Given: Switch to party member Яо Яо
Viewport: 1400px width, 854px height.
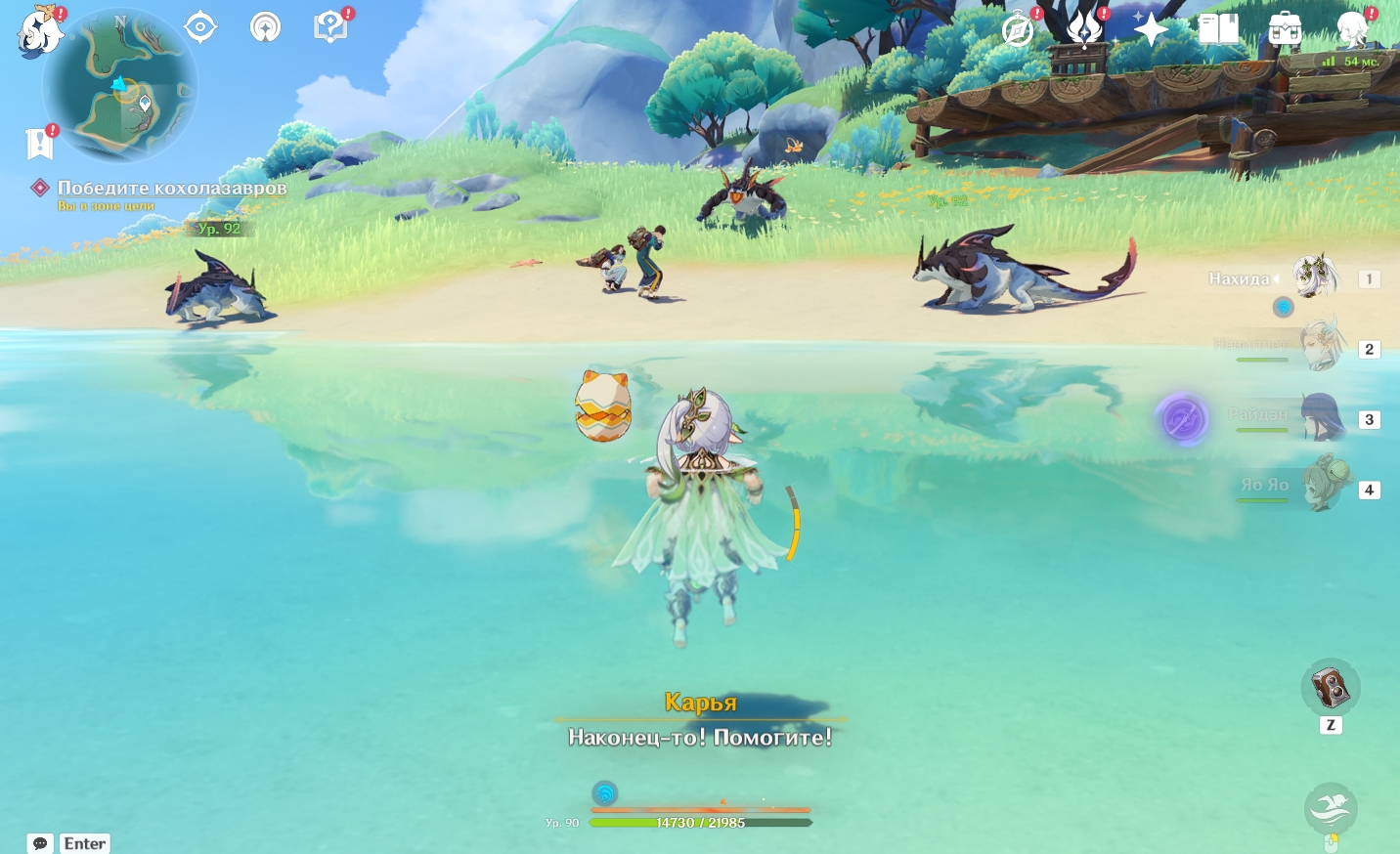Looking at the screenshot, I should coord(1320,486).
